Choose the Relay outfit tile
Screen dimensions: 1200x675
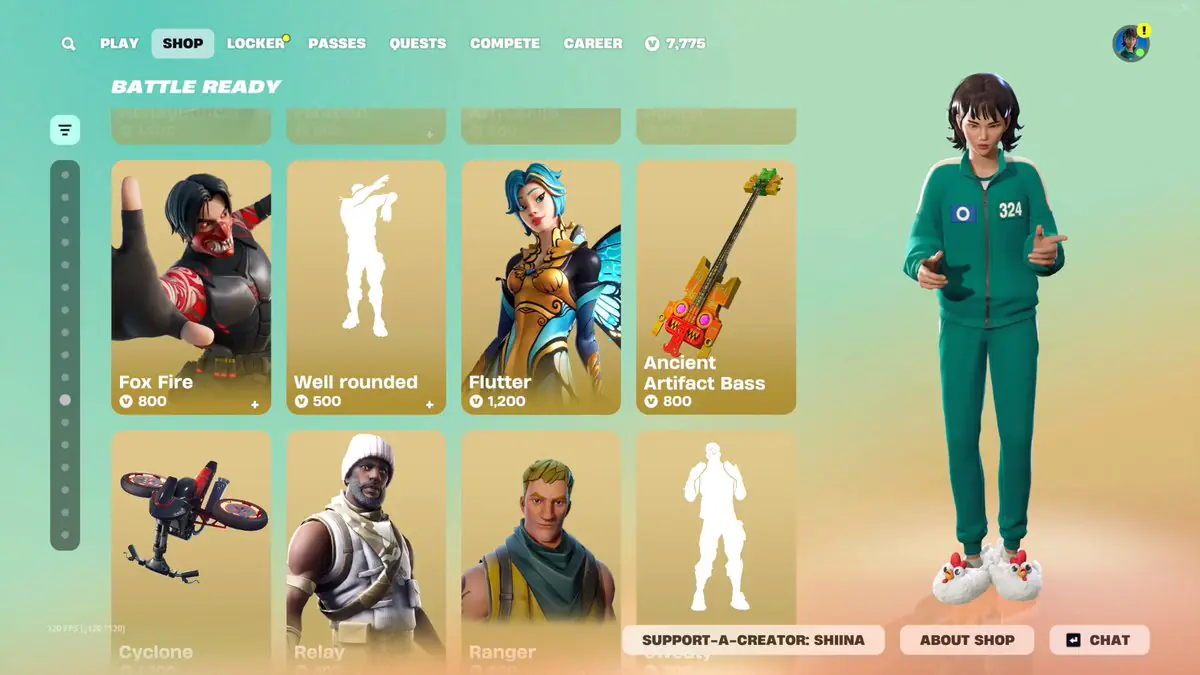click(x=366, y=540)
